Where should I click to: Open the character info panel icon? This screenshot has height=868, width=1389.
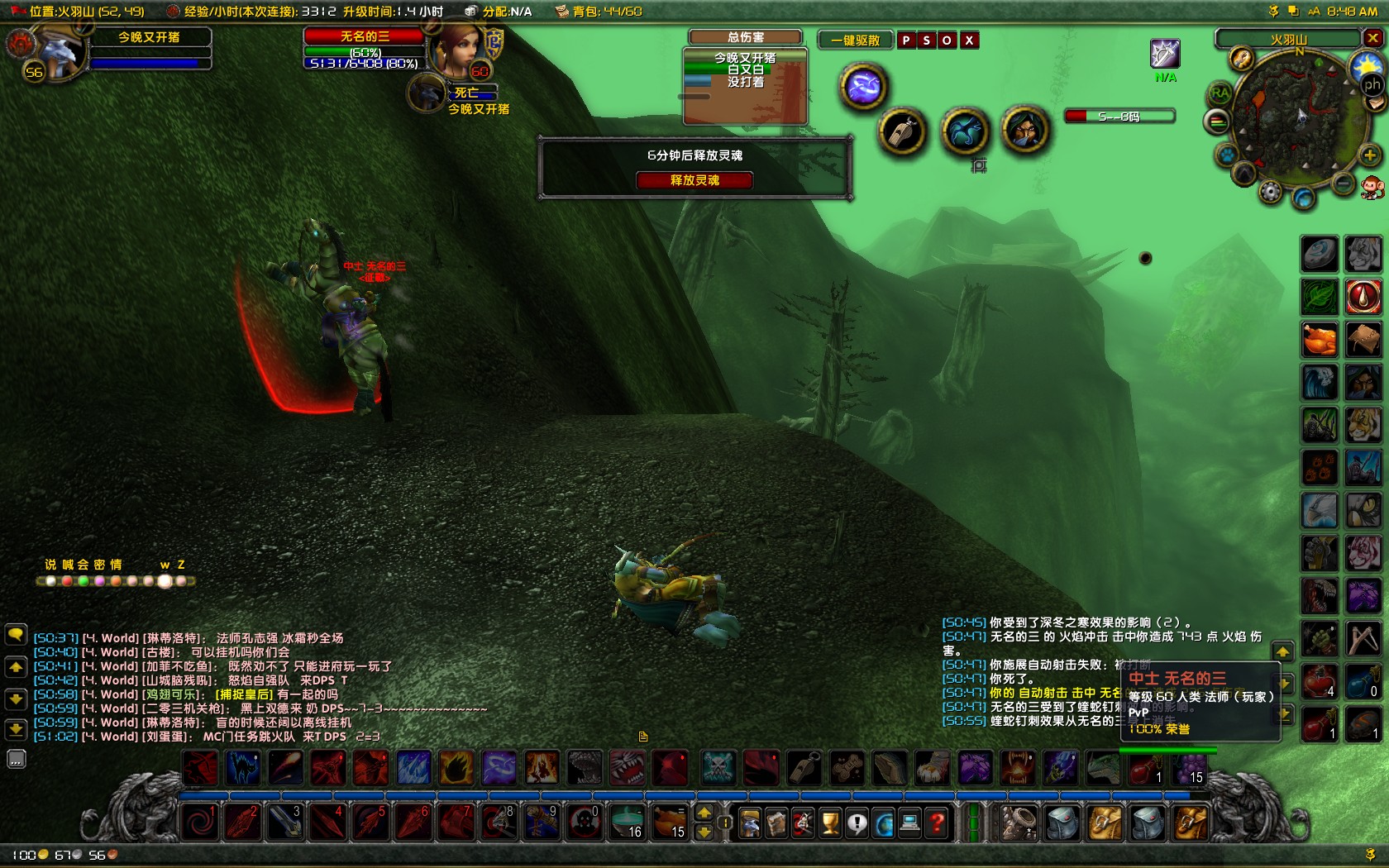(x=748, y=824)
